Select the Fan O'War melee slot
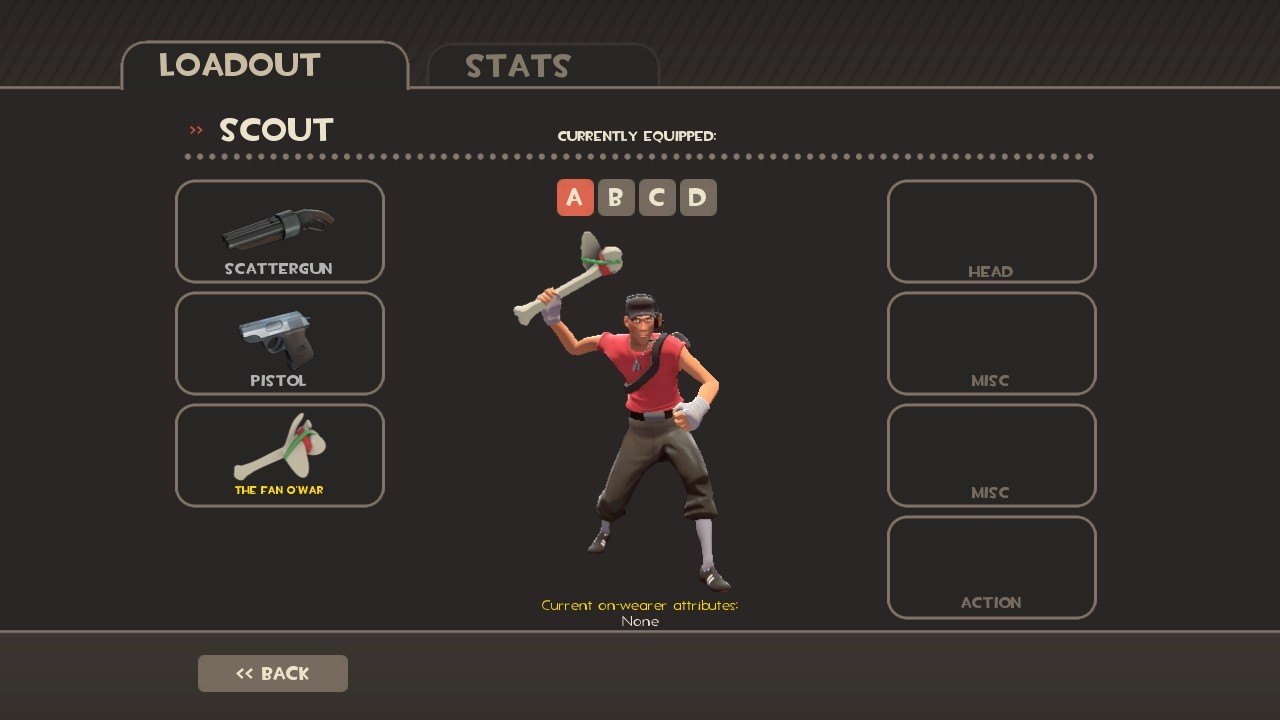Viewport: 1280px width, 720px height. pyautogui.click(x=280, y=455)
